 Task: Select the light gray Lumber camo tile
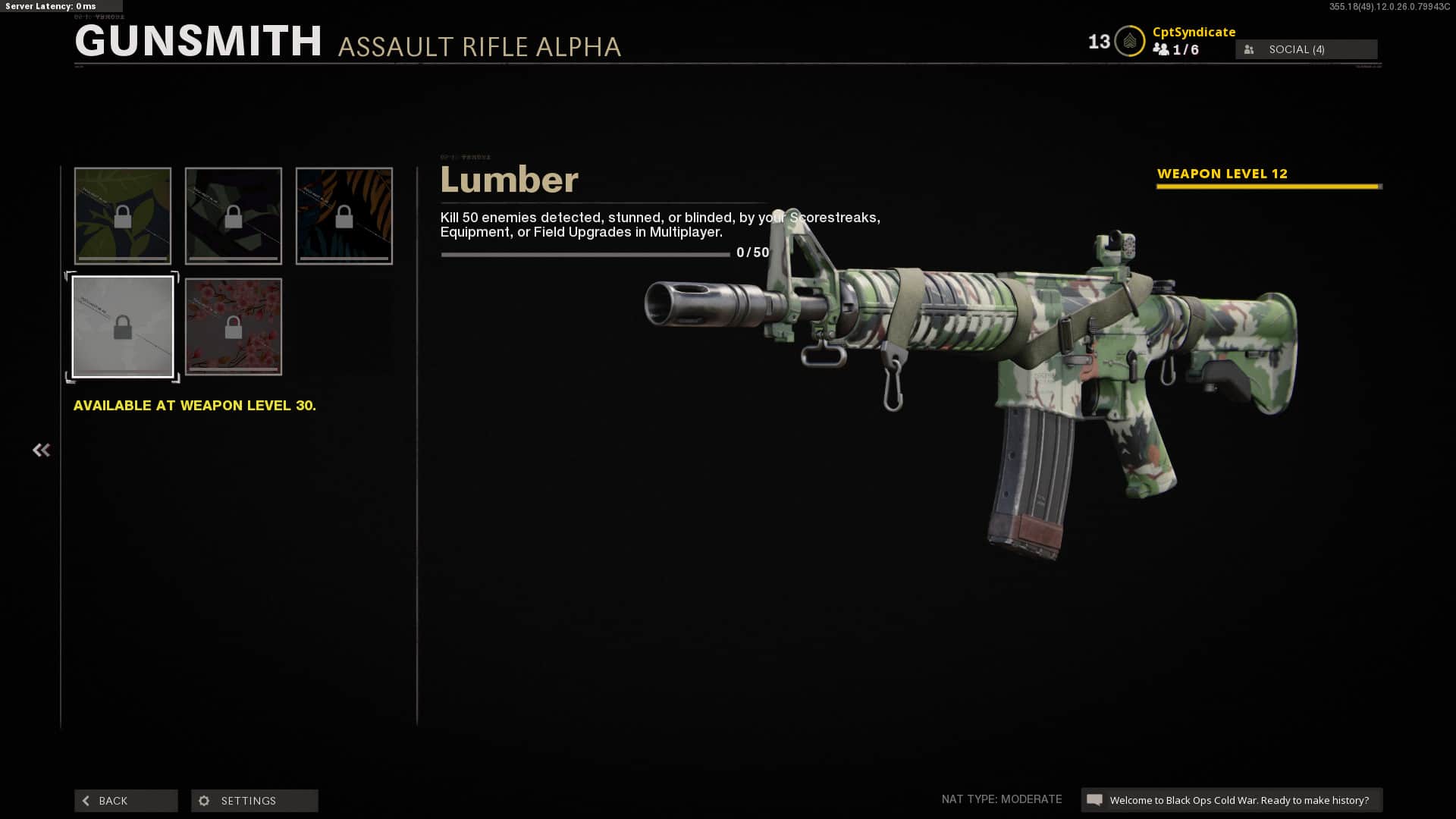(x=123, y=327)
